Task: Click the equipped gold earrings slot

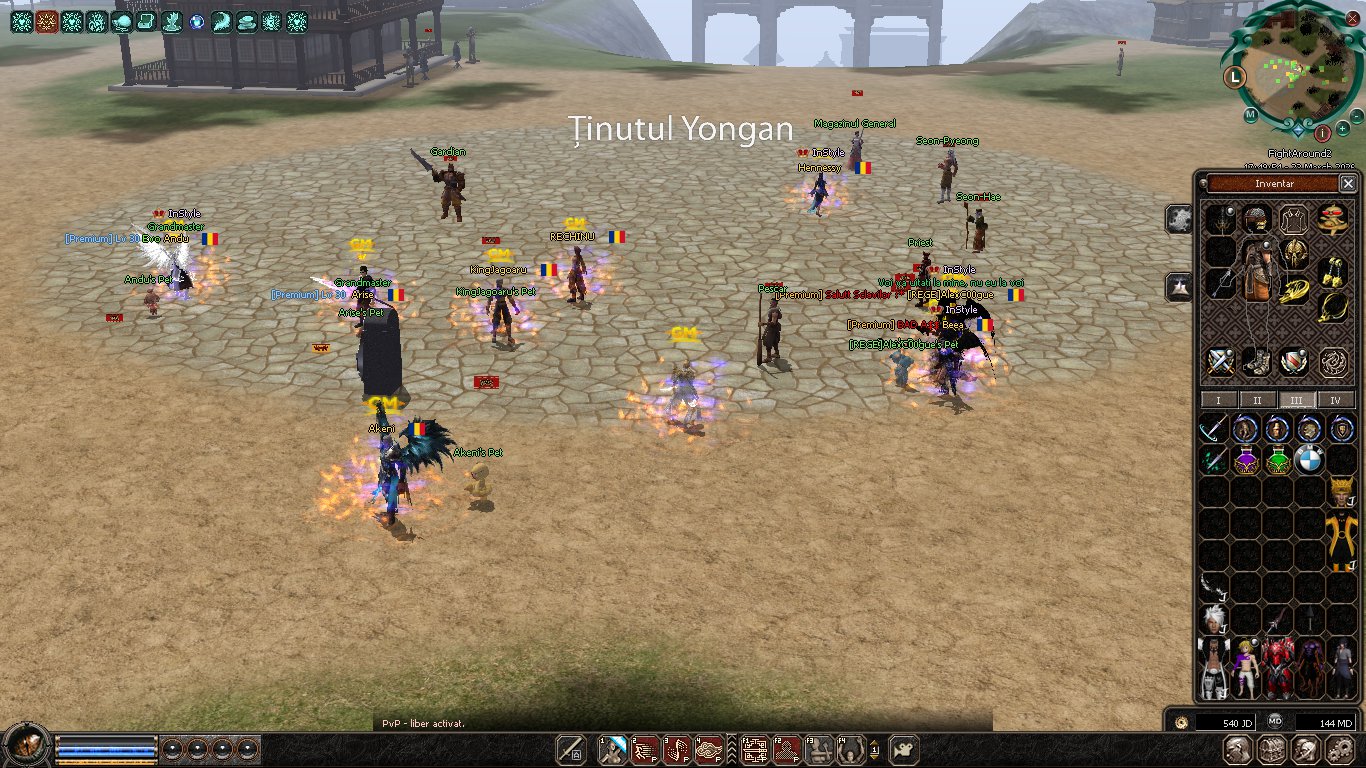Action: [x=1333, y=272]
